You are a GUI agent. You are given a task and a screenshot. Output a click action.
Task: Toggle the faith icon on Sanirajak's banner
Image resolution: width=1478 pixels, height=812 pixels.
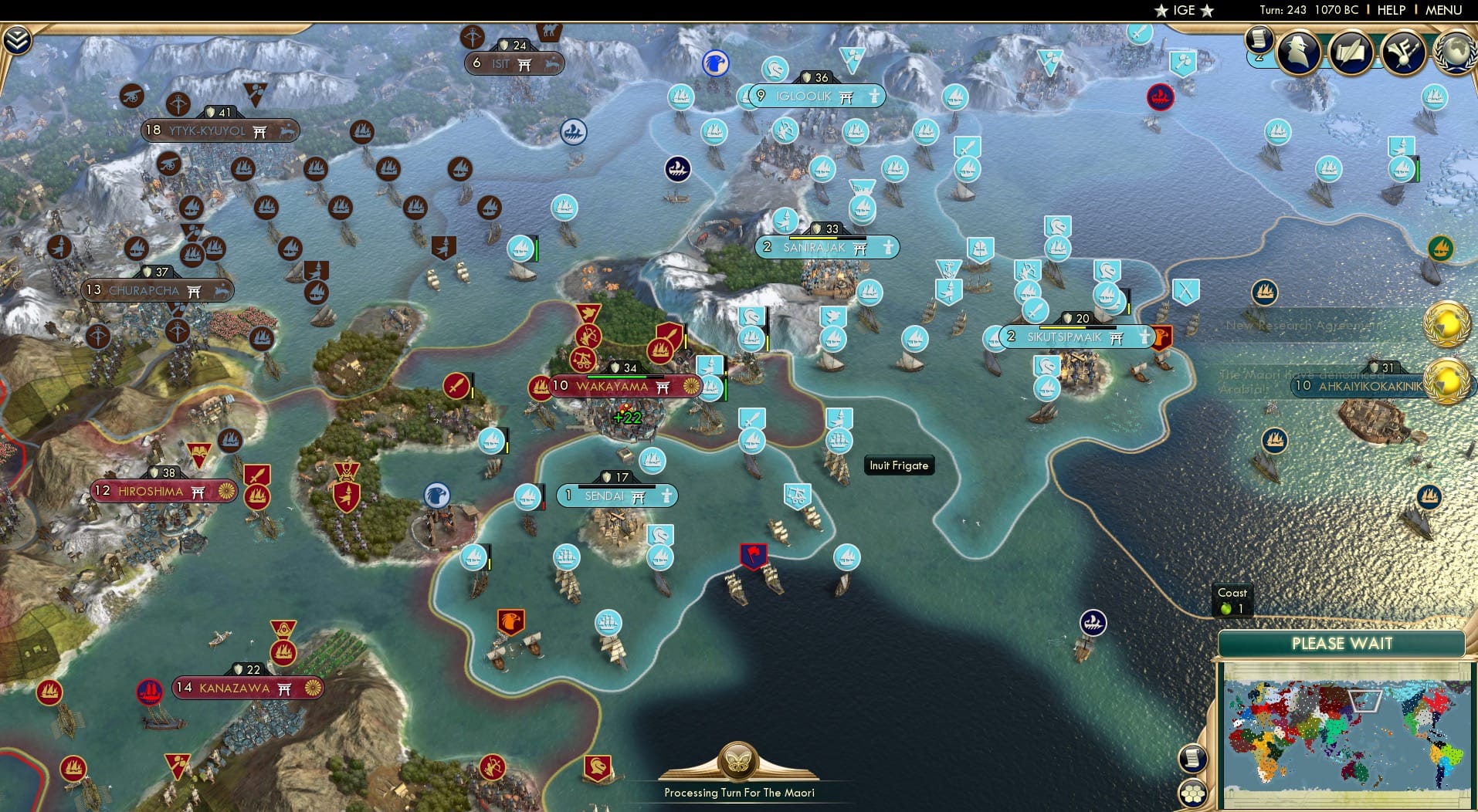tap(858, 247)
